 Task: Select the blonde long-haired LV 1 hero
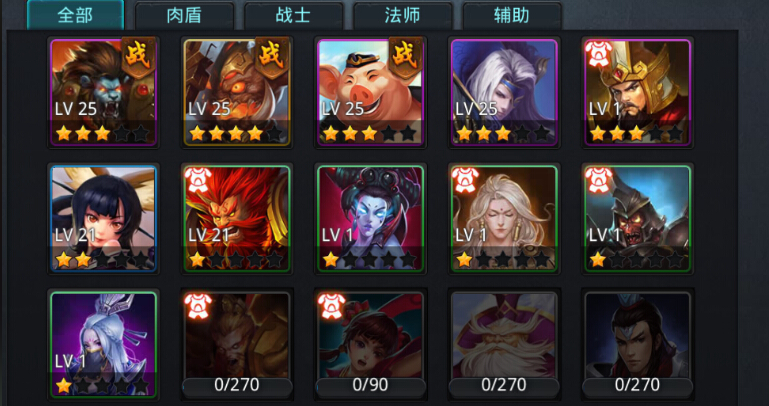pyautogui.click(x=504, y=218)
